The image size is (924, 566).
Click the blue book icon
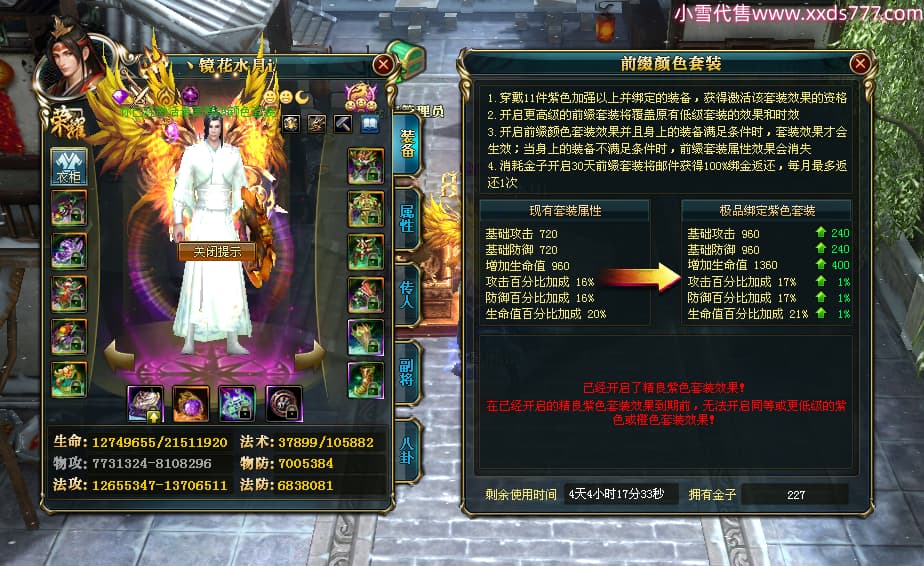[x=370, y=123]
